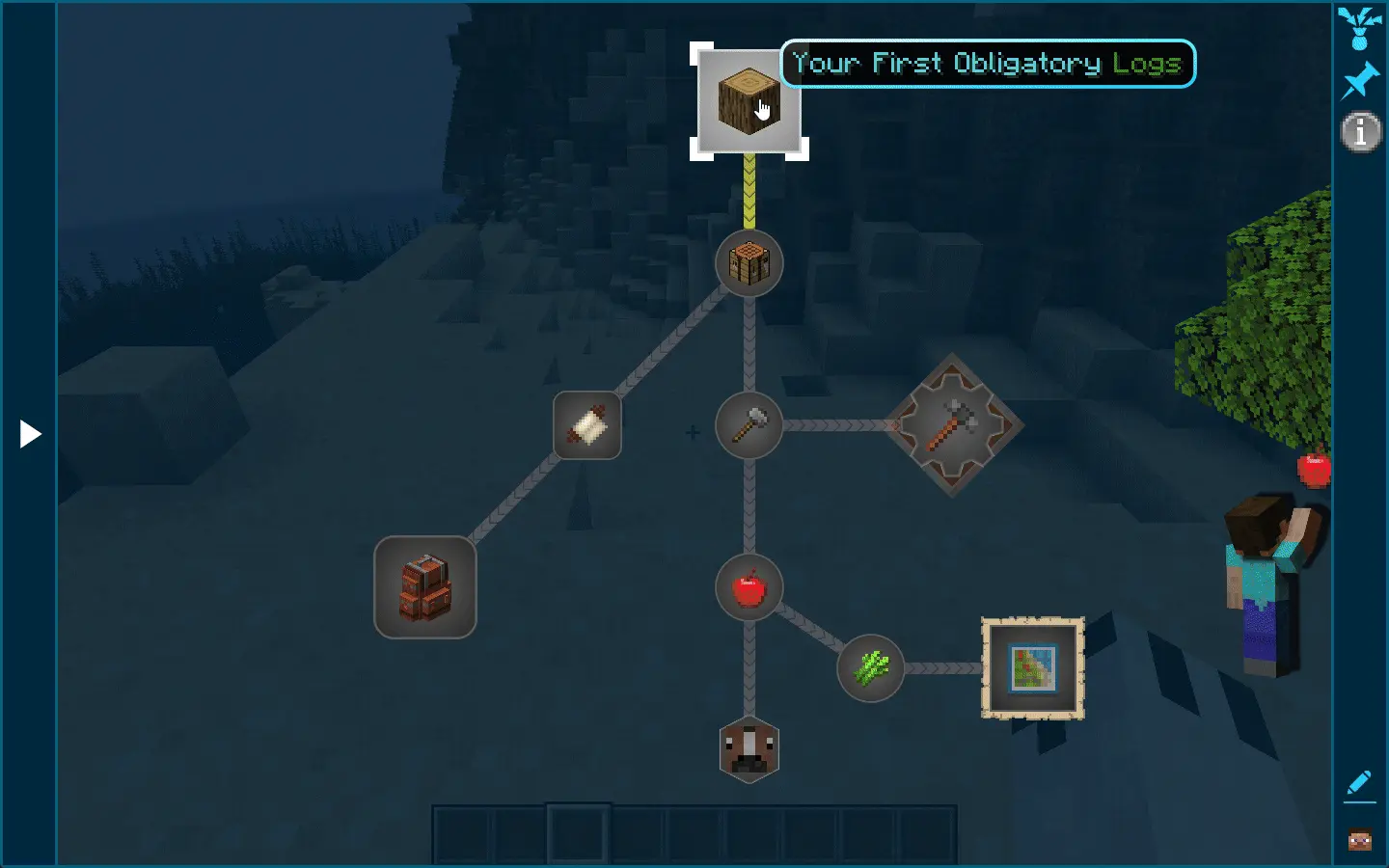Viewport: 1389px width, 868px height.
Task: Select the apple quest node
Action: click(x=749, y=588)
